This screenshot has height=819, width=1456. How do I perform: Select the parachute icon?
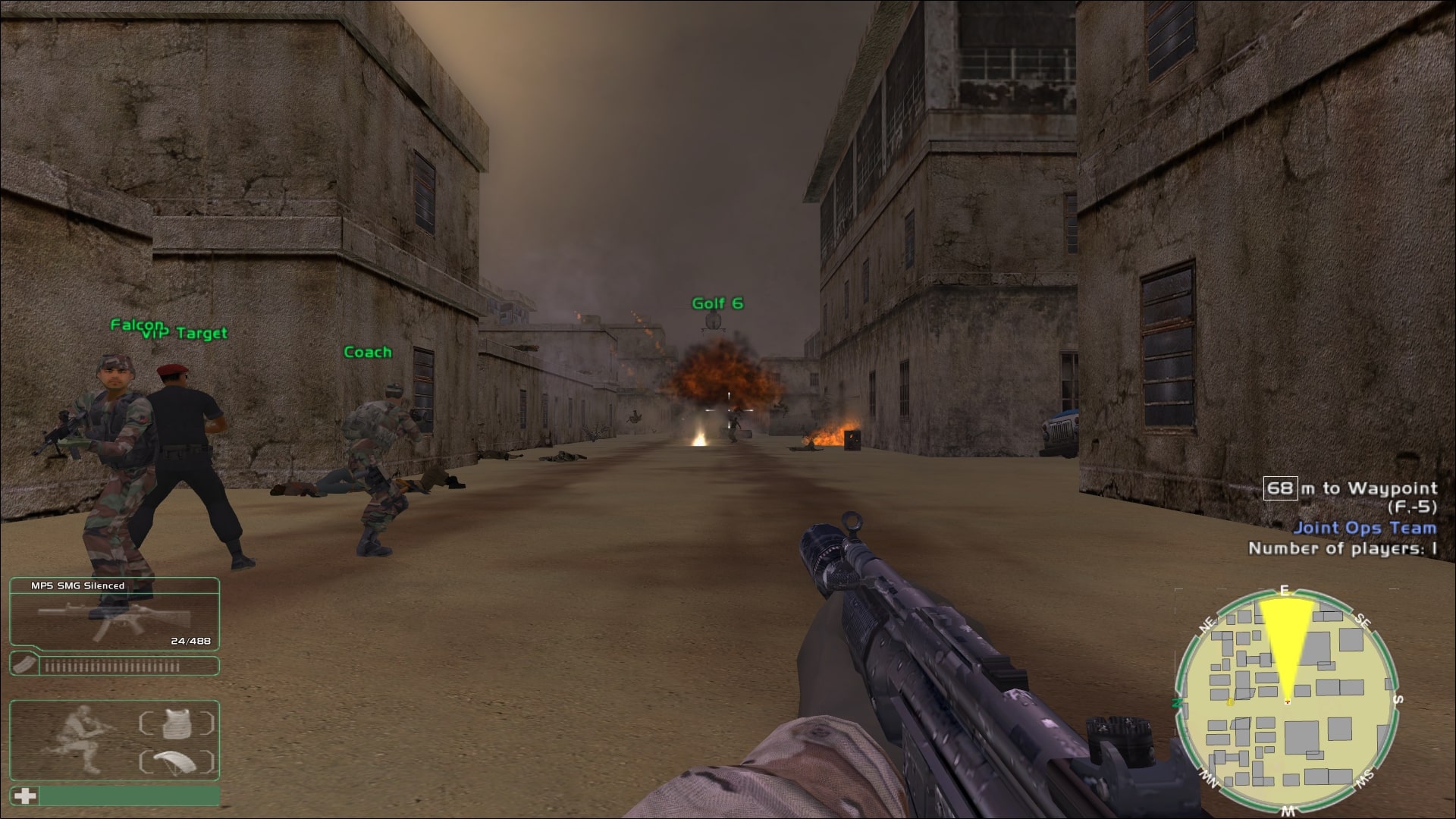[177, 761]
